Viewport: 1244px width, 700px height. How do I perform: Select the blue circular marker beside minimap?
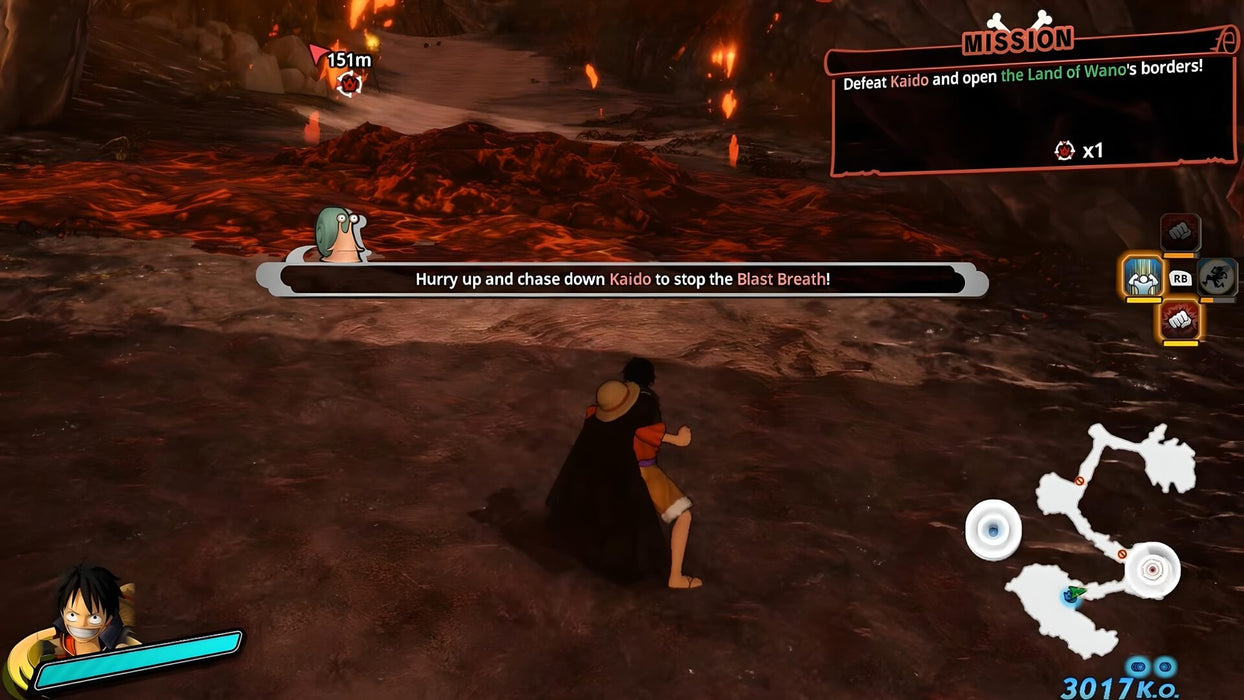tap(993, 530)
